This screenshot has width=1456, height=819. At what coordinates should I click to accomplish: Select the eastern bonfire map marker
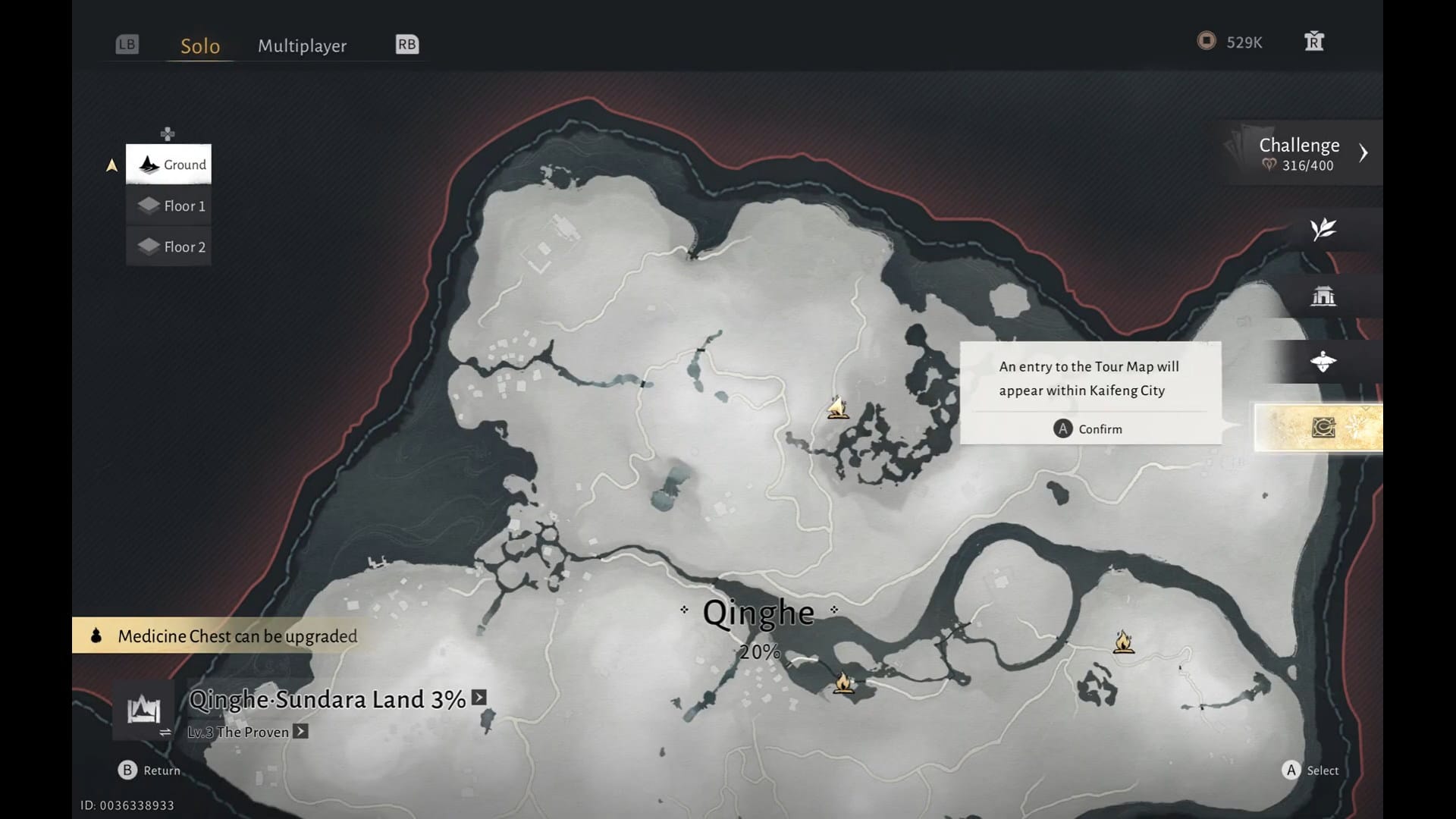[x=1123, y=642]
